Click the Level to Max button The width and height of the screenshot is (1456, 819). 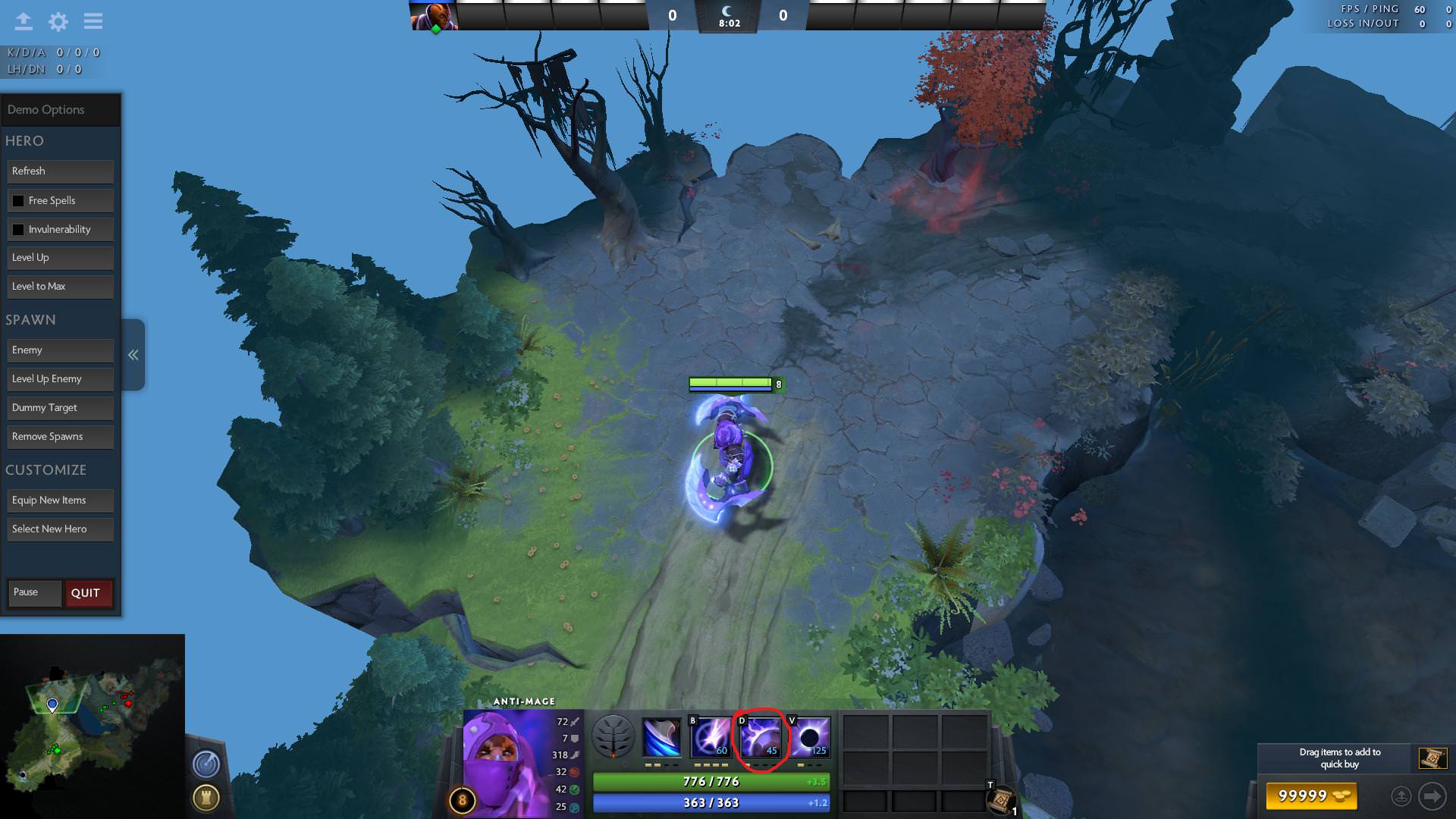click(60, 286)
